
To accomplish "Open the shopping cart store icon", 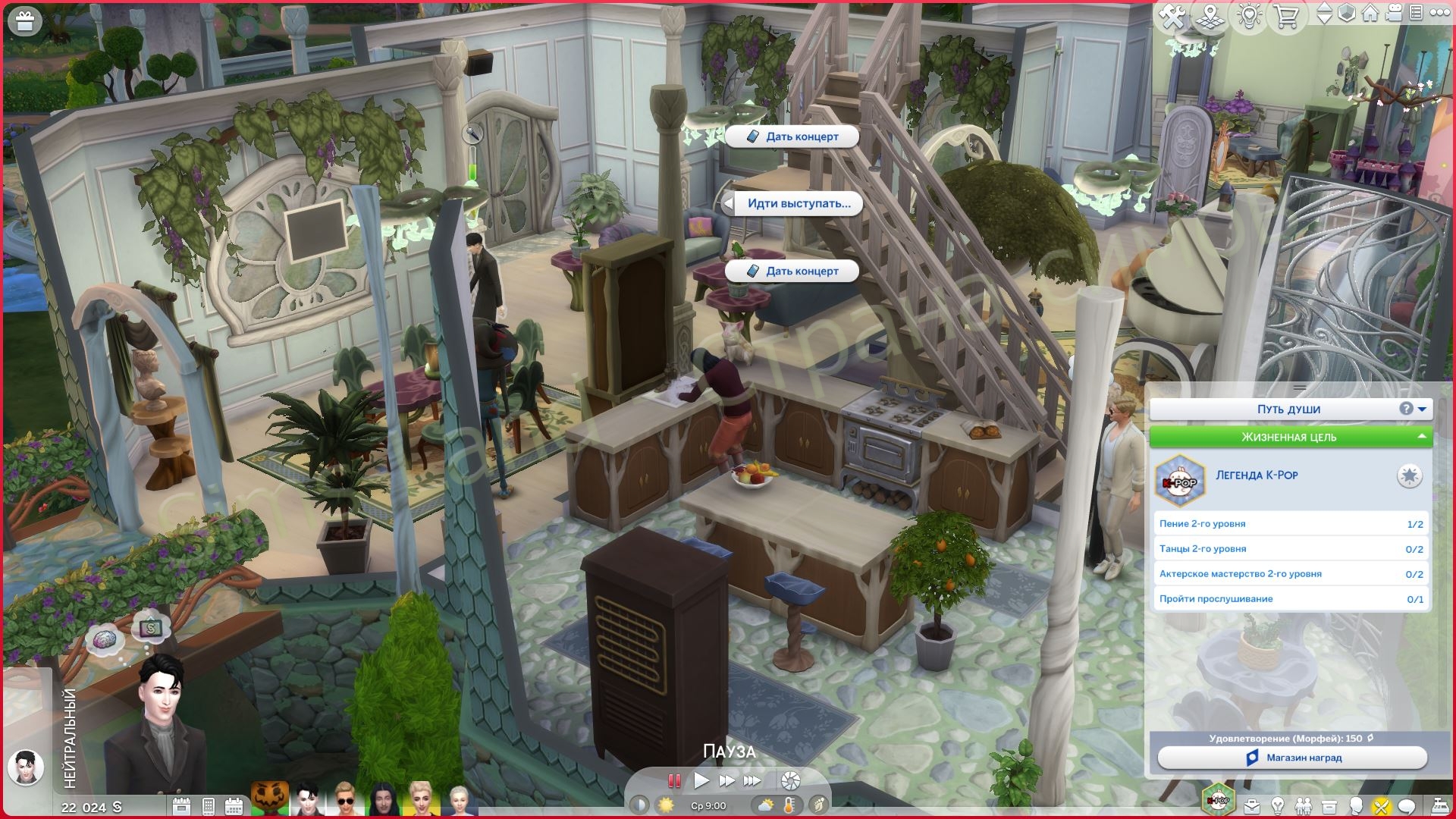I will [x=1286, y=16].
